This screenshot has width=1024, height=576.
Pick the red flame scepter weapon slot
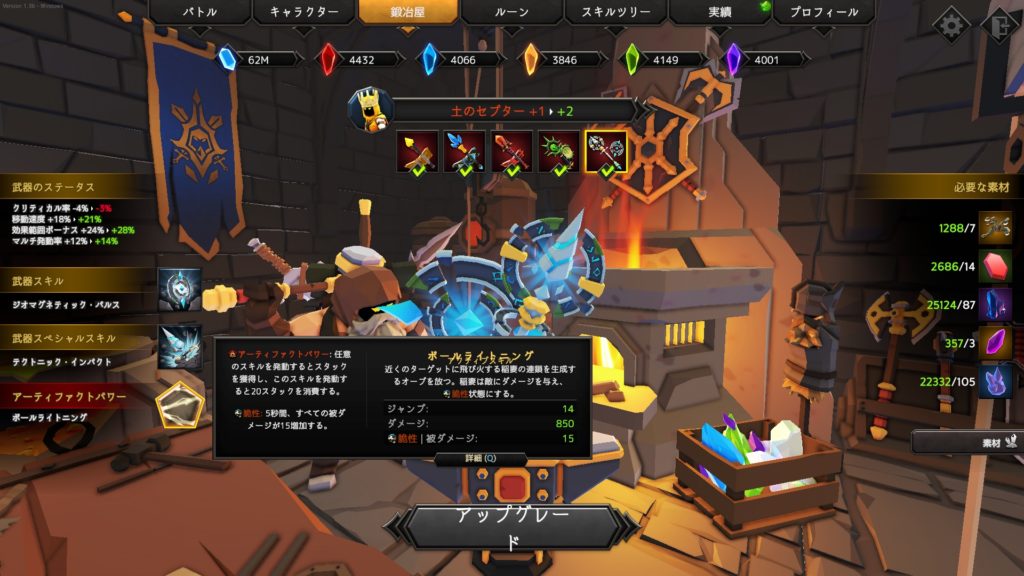click(x=511, y=151)
